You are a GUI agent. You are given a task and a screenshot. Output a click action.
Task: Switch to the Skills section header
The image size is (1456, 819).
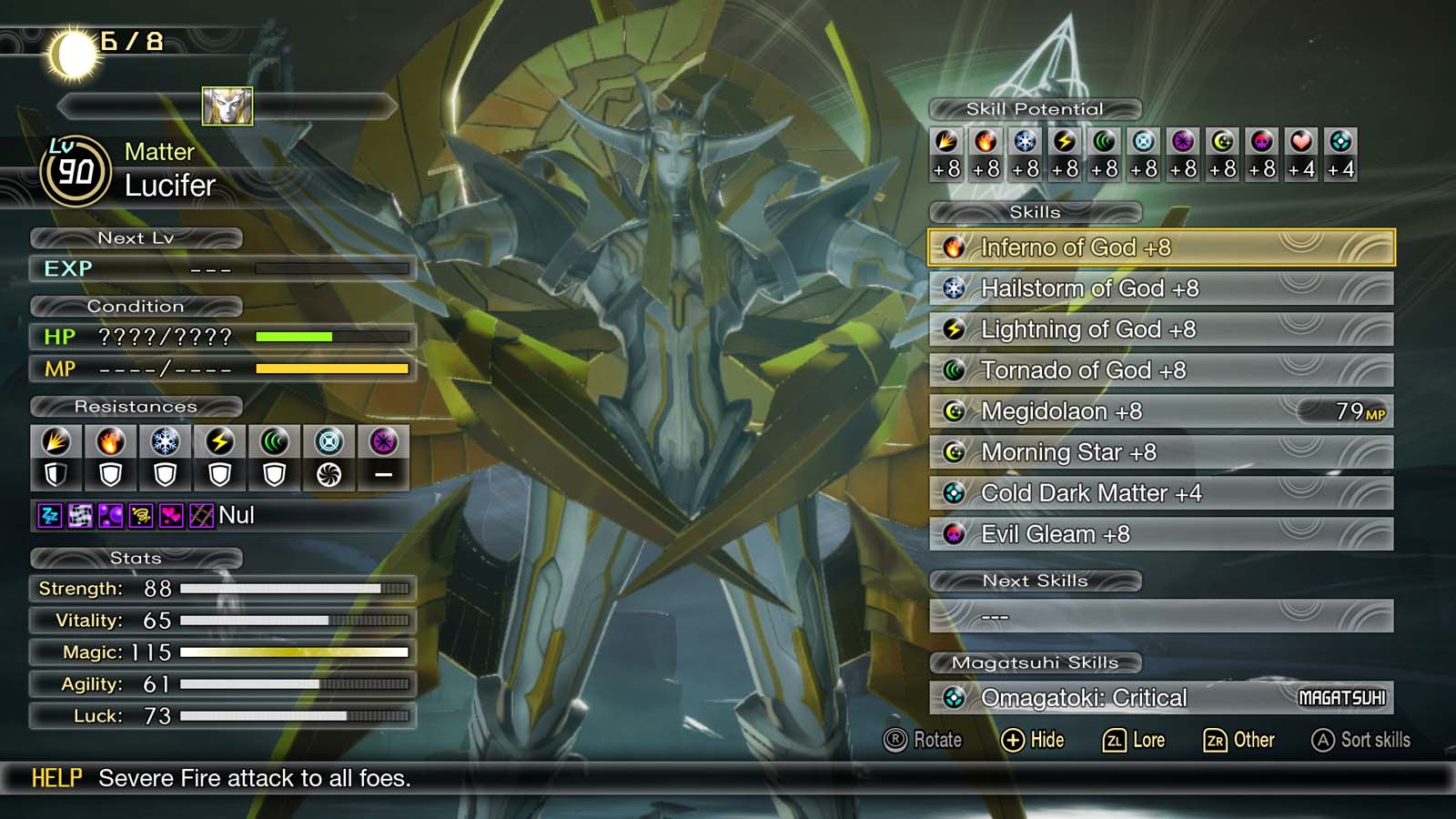[1036, 212]
